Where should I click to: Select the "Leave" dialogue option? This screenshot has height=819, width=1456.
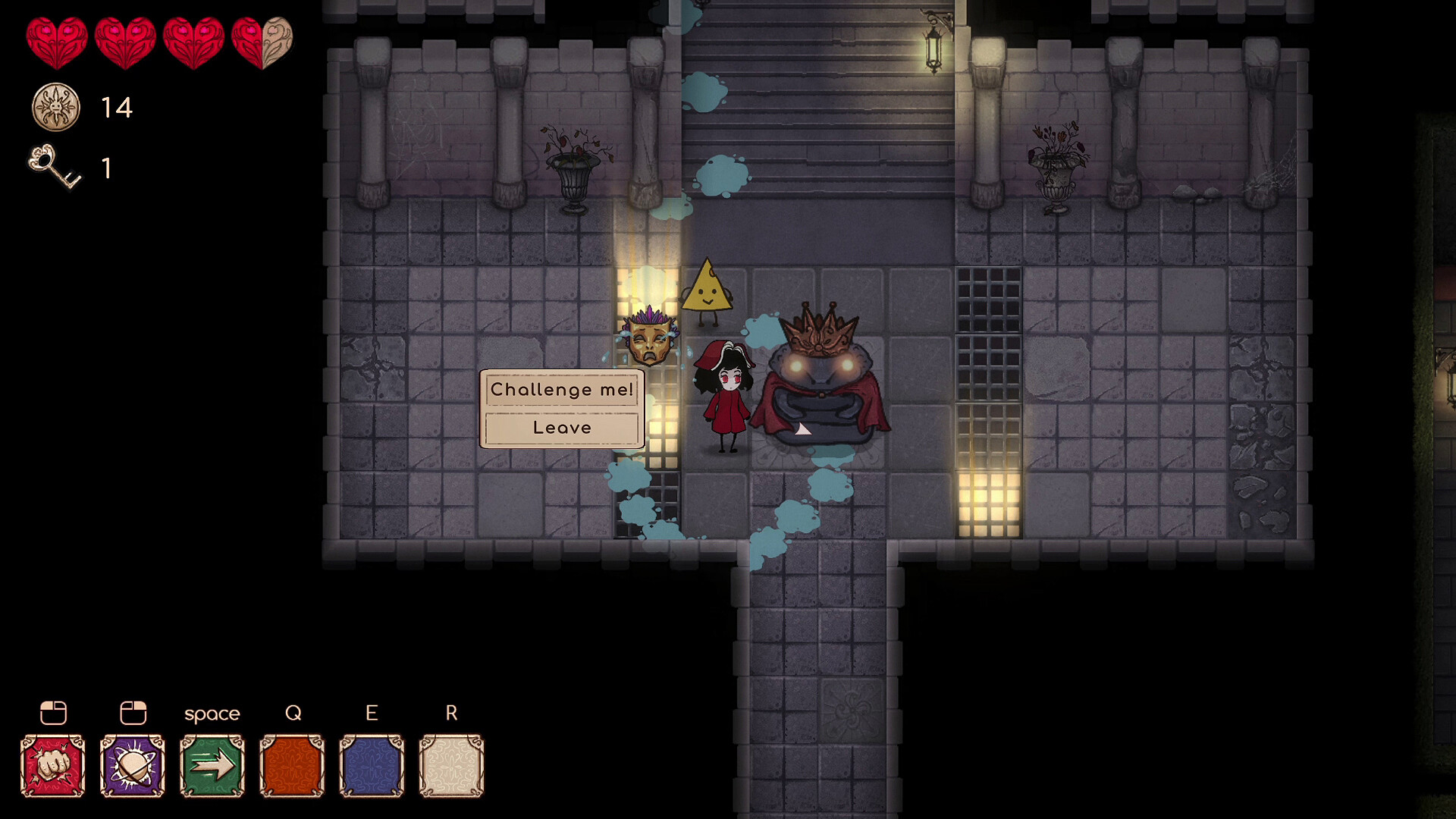point(561,428)
